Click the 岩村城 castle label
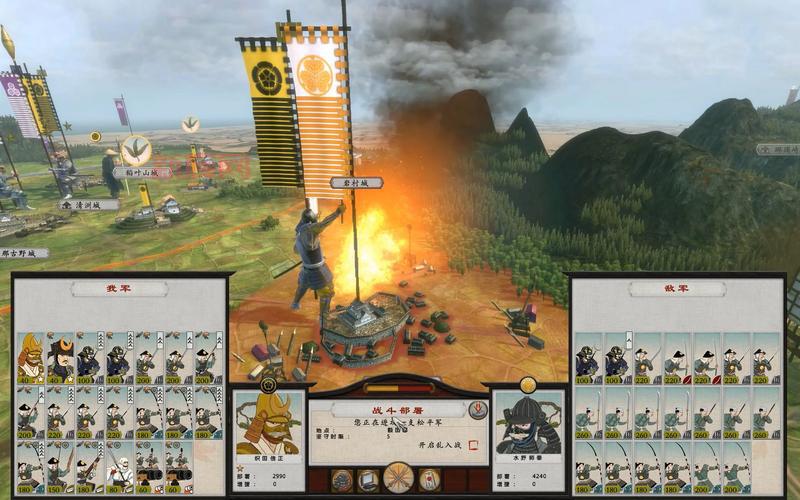This screenshot has width=800, height=500. point(356,183)
